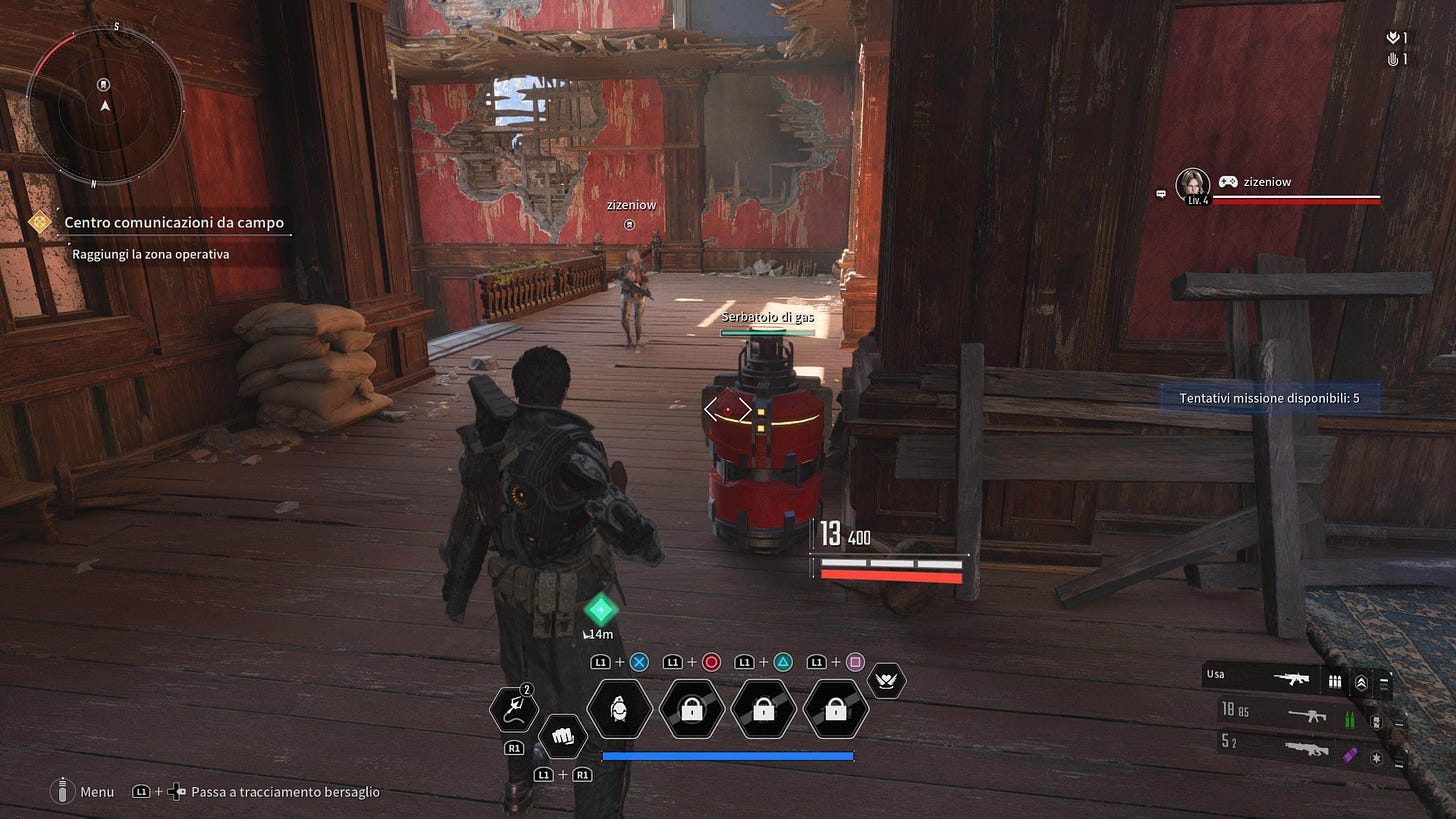Open the chat bubble beside the teammate portrait

coord(1161,193)
